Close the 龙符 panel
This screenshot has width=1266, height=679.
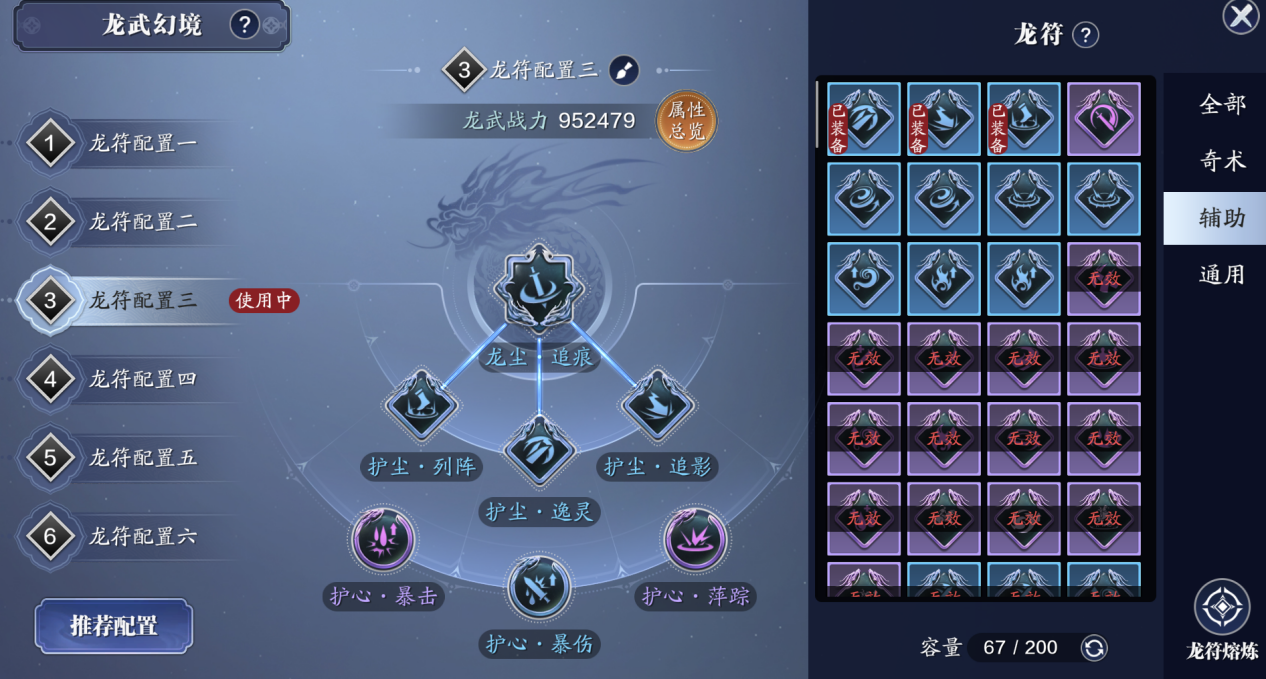click(1241, 16)
